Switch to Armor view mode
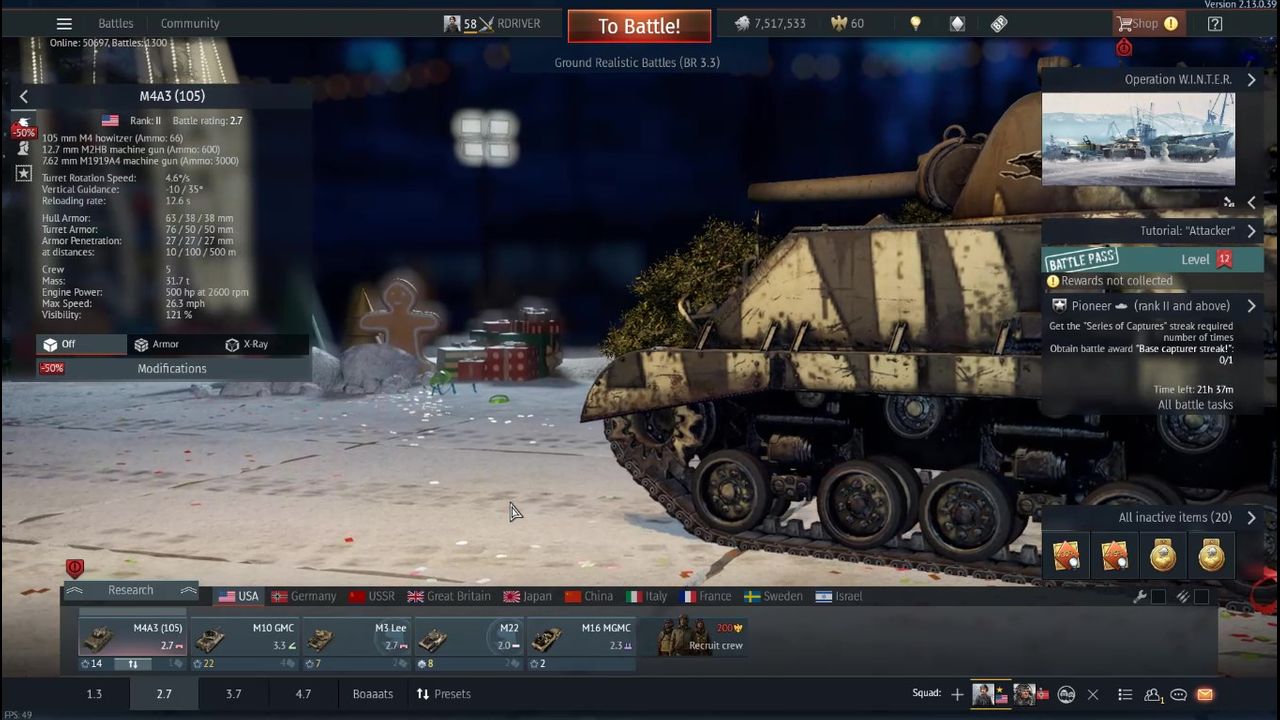Image resolution: width=1280 pixels, height=720 pixels. [157, 344]
